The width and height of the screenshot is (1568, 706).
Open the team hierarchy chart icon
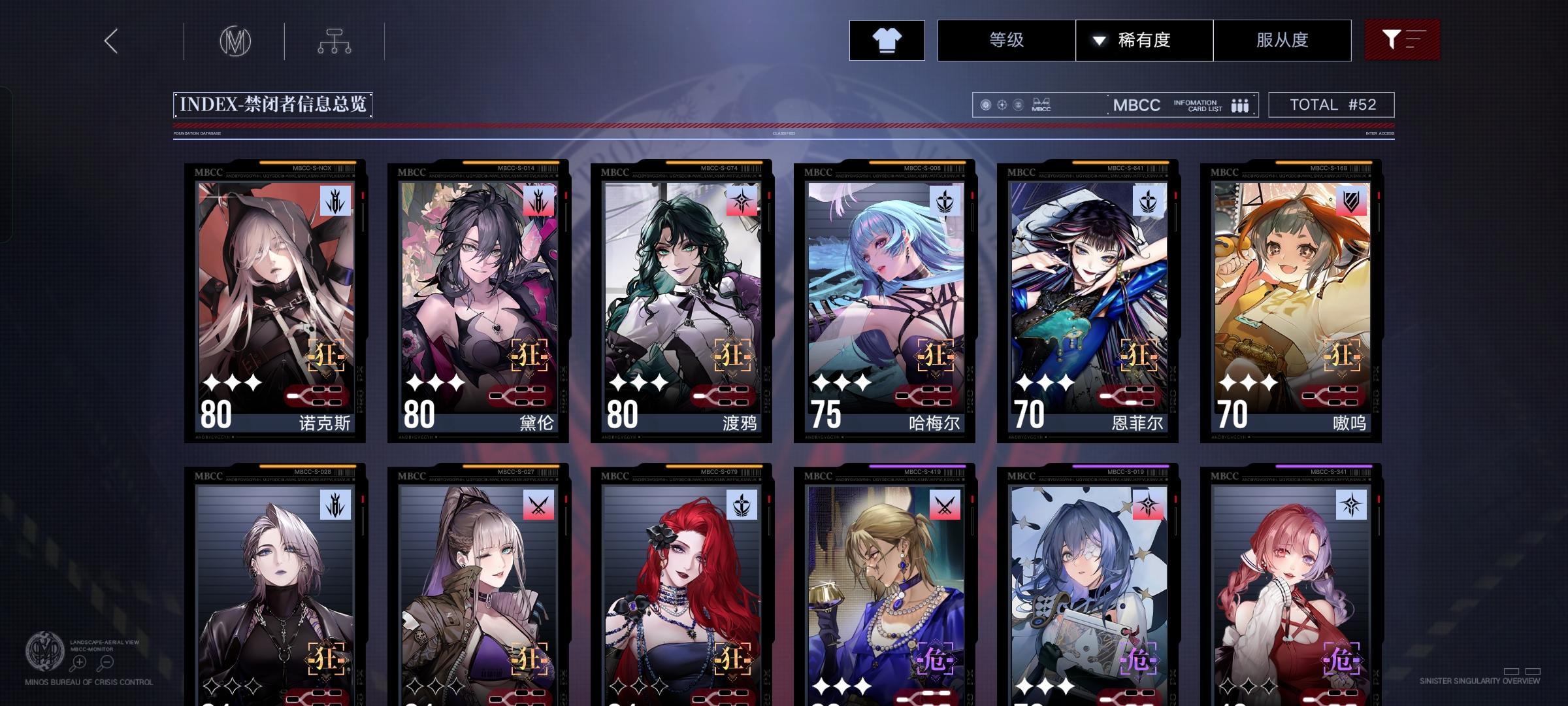335,40
